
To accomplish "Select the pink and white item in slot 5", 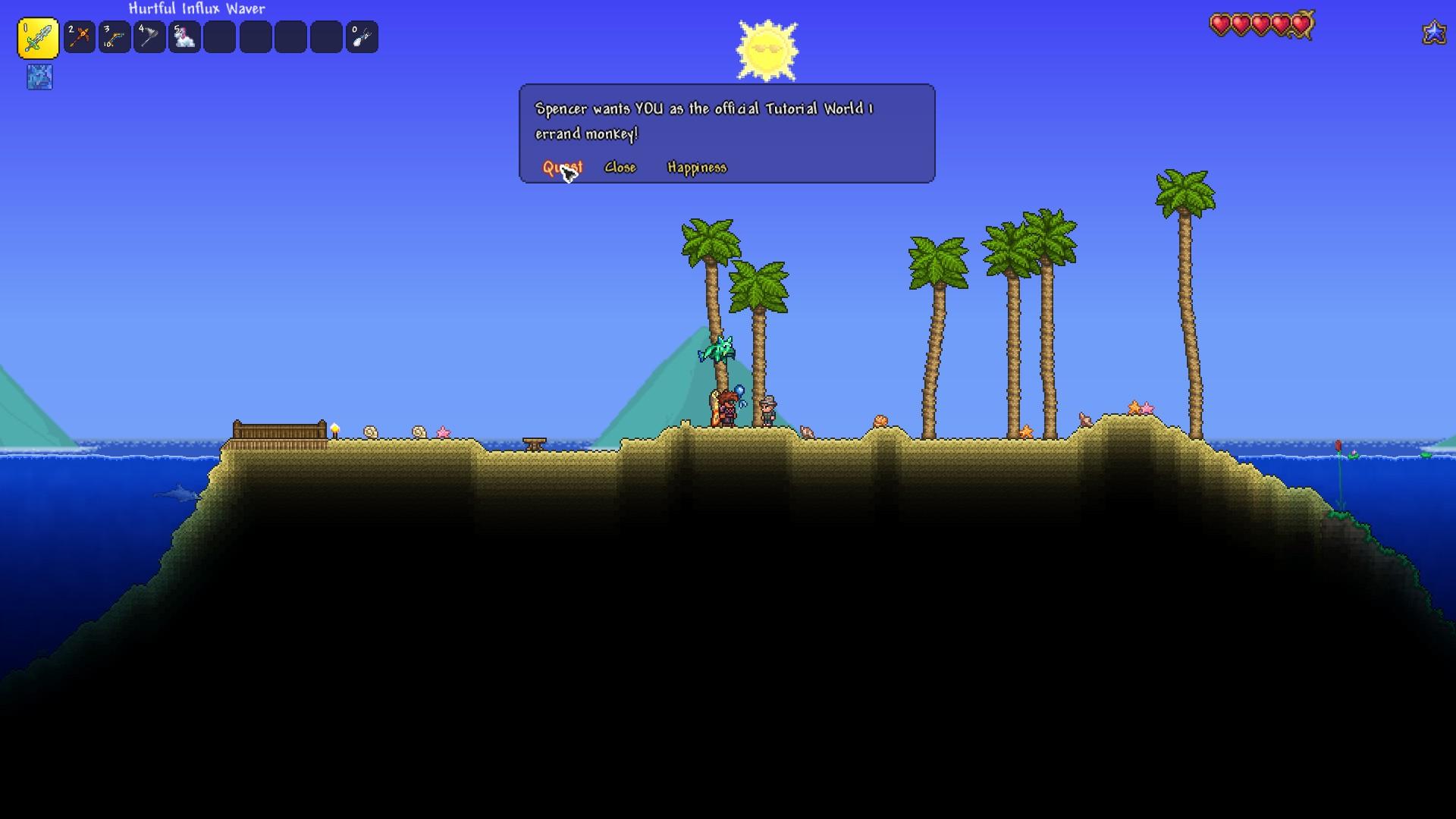I will point(184,37).
